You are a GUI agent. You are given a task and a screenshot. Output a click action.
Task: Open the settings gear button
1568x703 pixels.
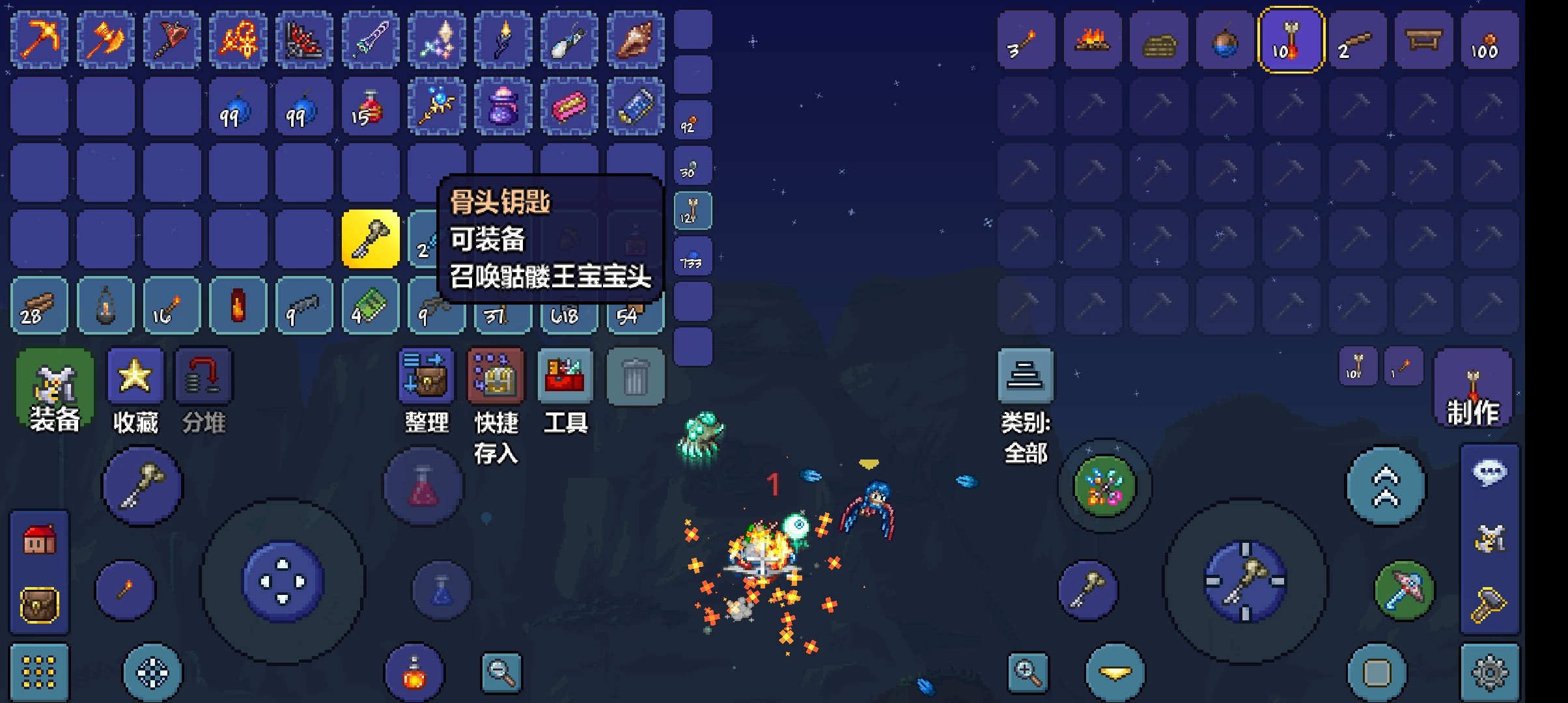point(1490,672)
